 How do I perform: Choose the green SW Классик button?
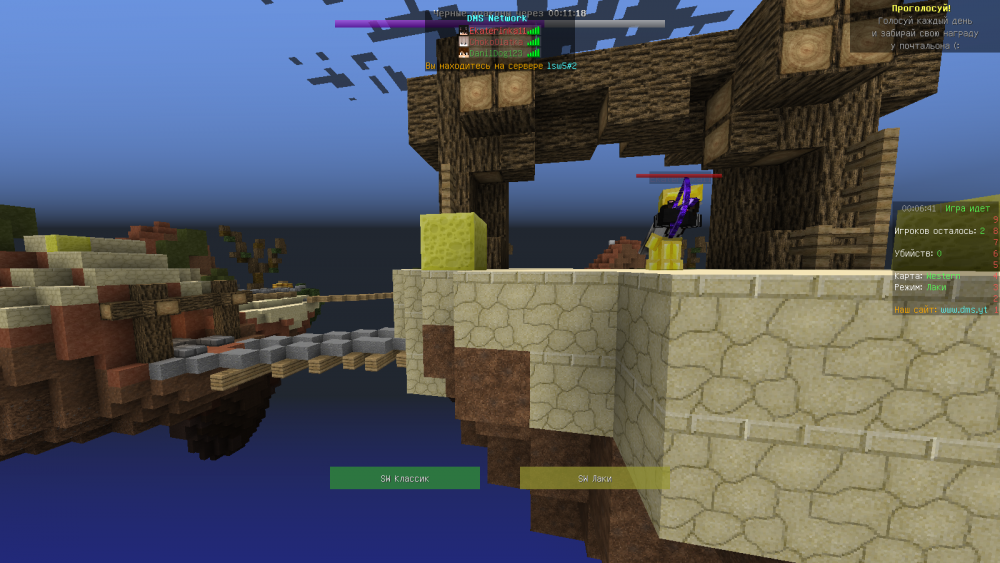[404, 478]
